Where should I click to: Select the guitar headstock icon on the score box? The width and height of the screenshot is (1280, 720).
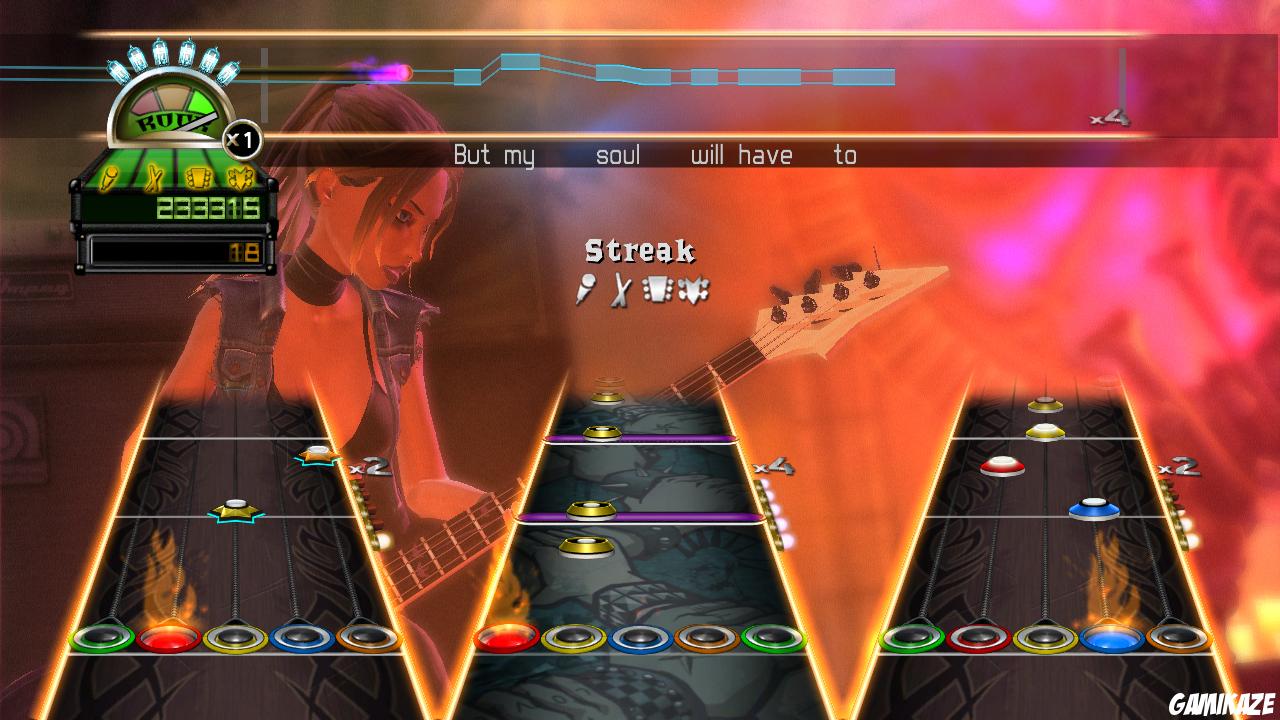[198, 176]
